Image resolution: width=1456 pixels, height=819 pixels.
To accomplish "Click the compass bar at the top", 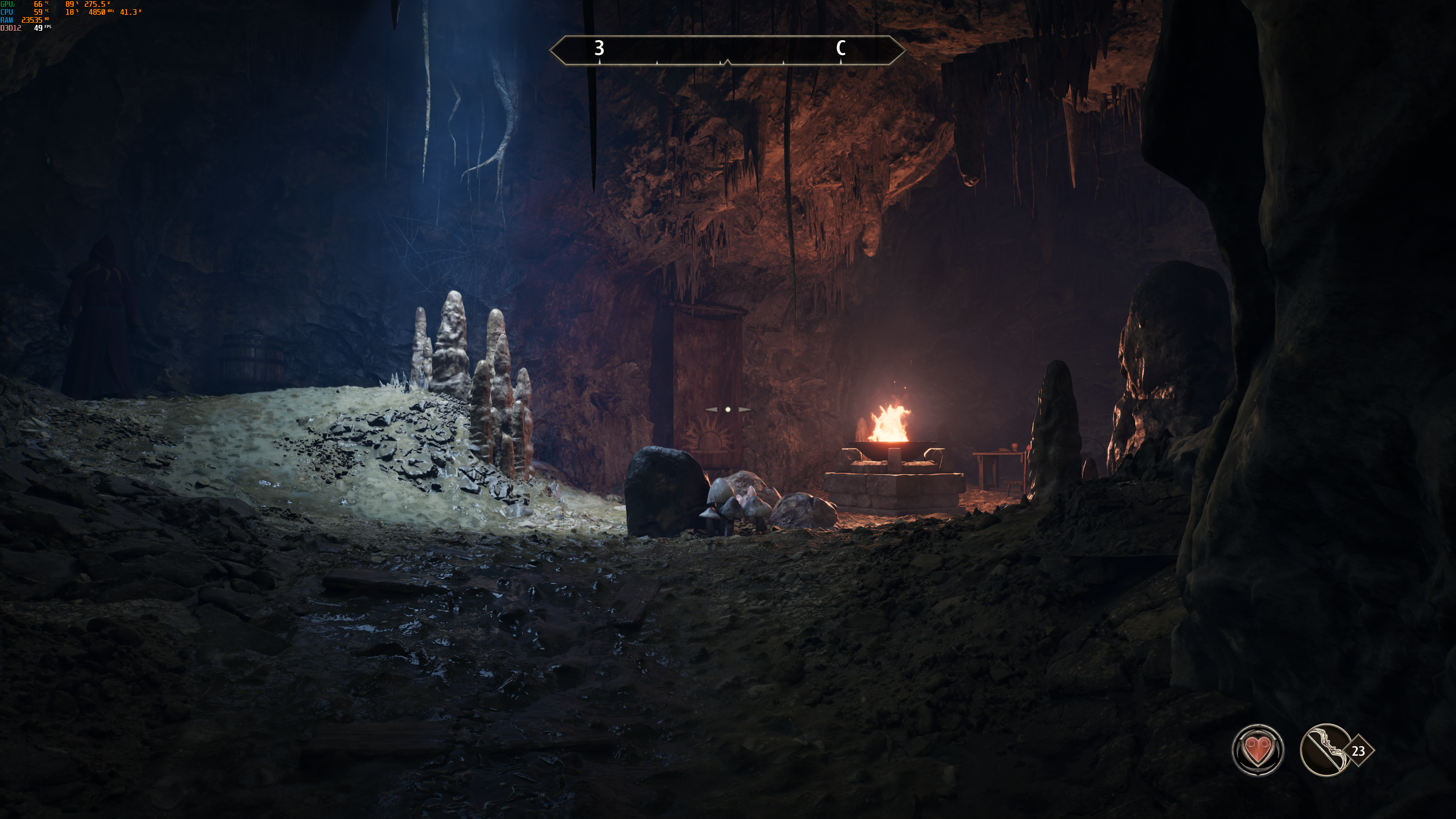I will pyautogui.click(x=727, y=50).
